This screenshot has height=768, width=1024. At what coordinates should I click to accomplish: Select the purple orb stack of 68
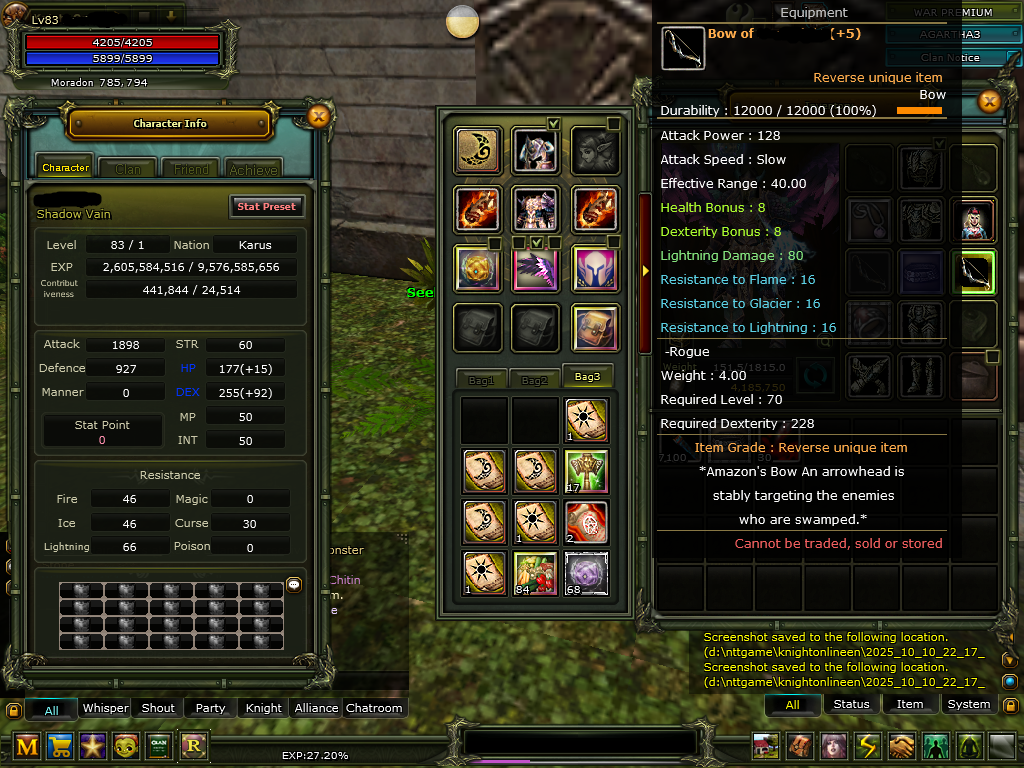[588, 573]
